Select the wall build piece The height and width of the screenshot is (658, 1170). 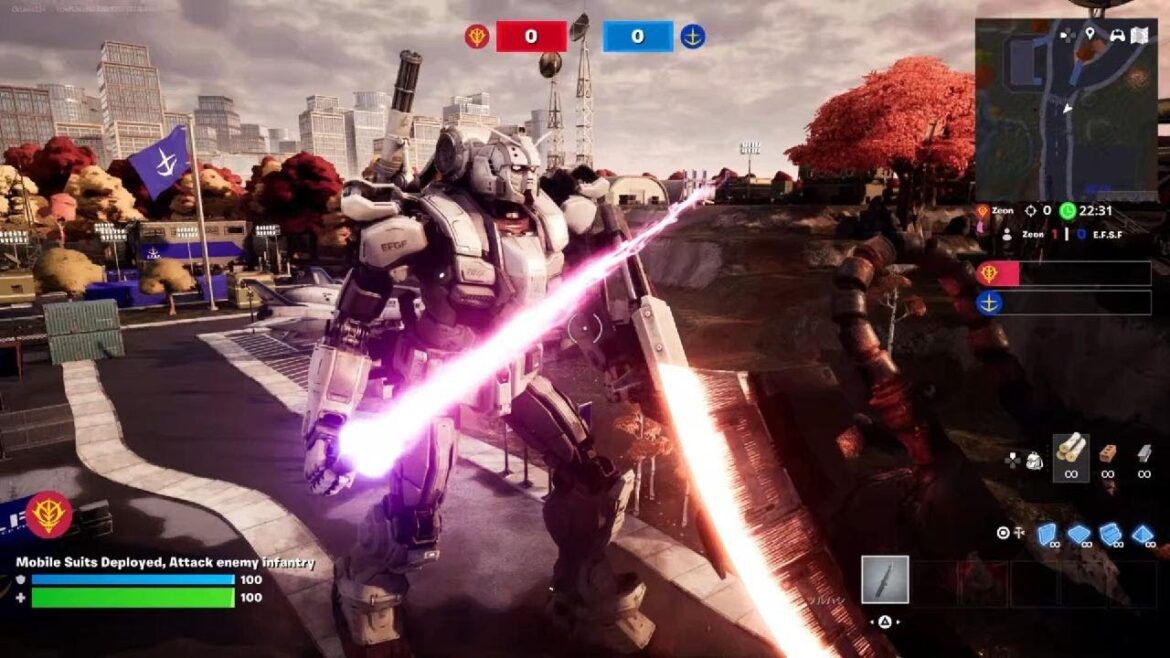pos(1046,534)
